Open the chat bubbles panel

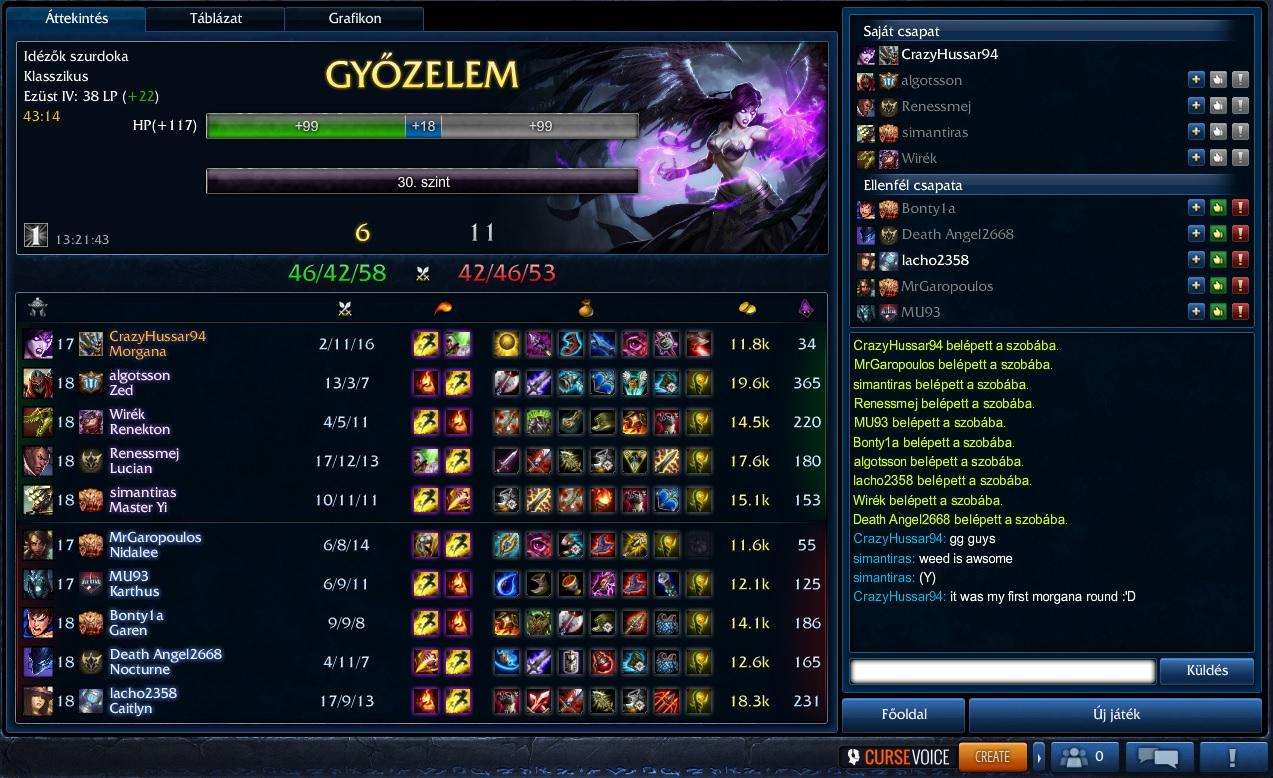(1159, 756)
